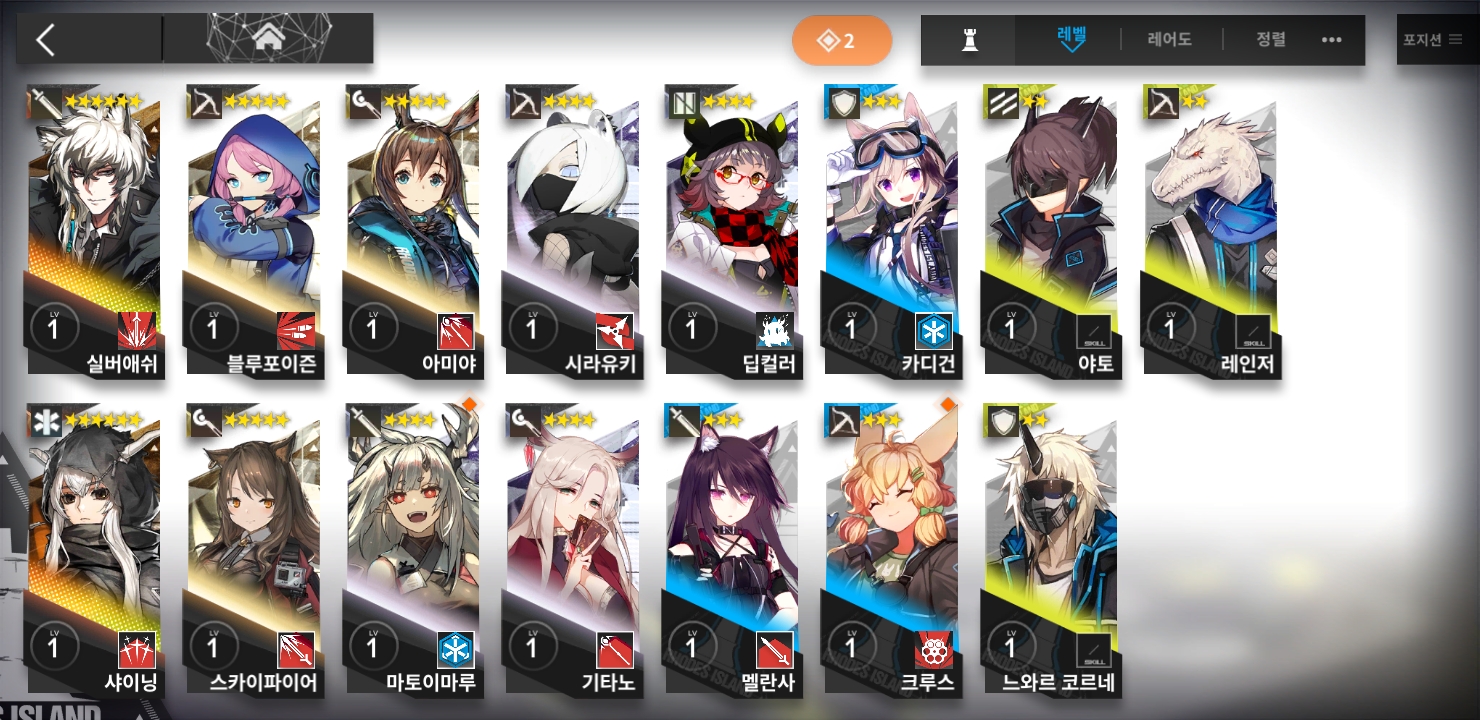Return to the home screen
Image resolution: width=1480 pixels, height=720 pixels.
tap(267, 40)
